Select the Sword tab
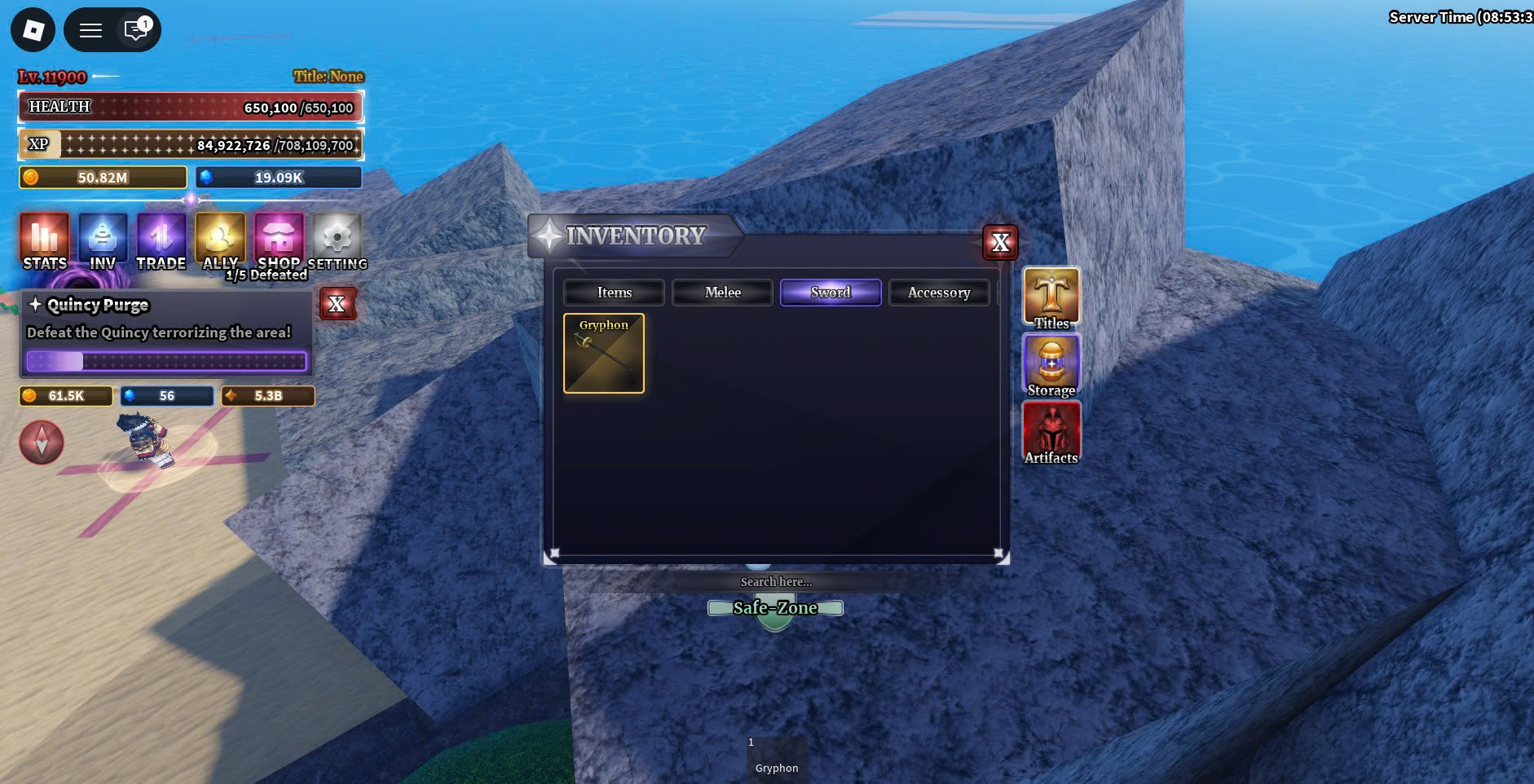Viewport: 1534px width, 784px height. (830, 293)
